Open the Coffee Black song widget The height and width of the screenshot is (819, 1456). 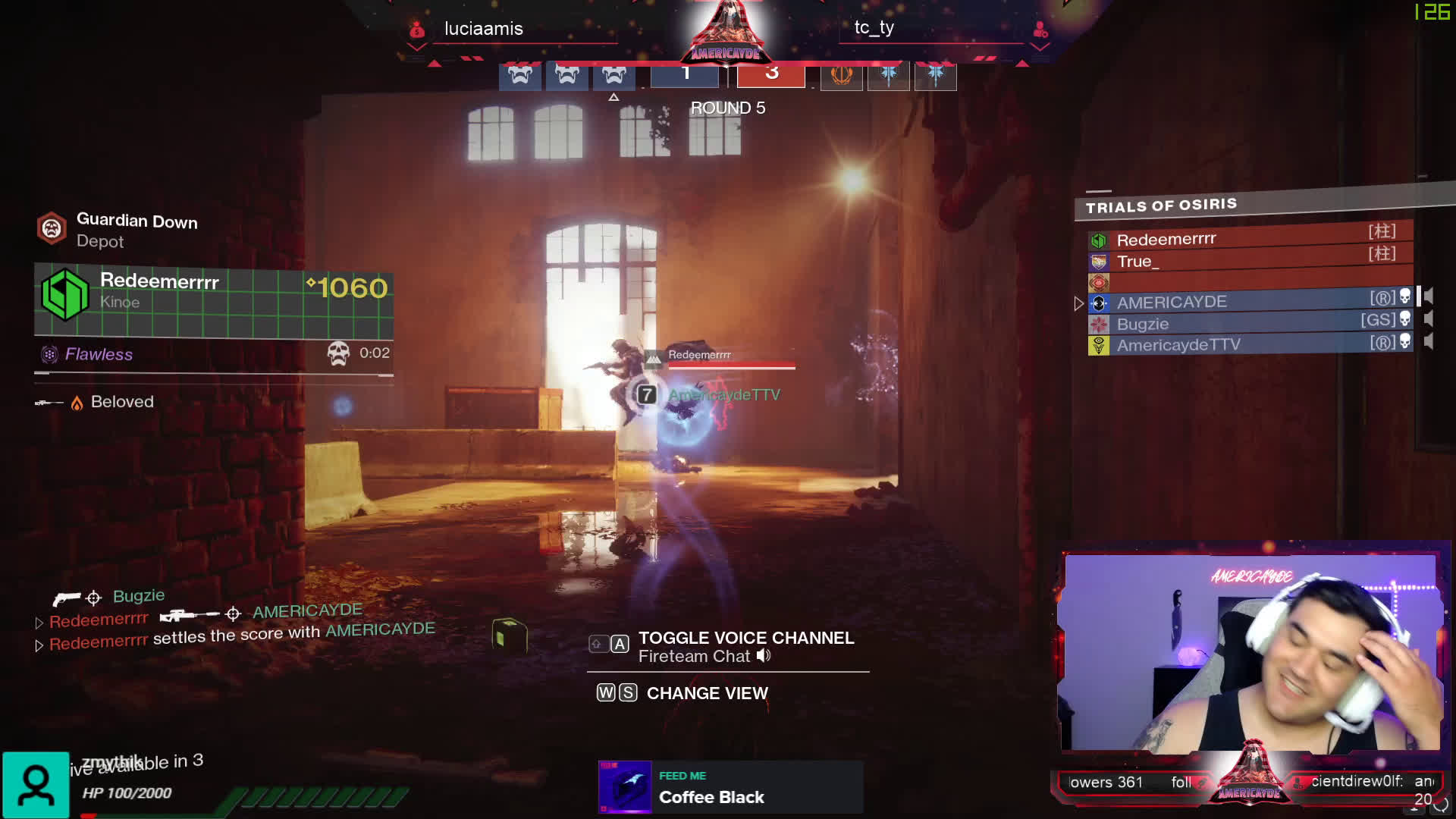coord(730,787)
